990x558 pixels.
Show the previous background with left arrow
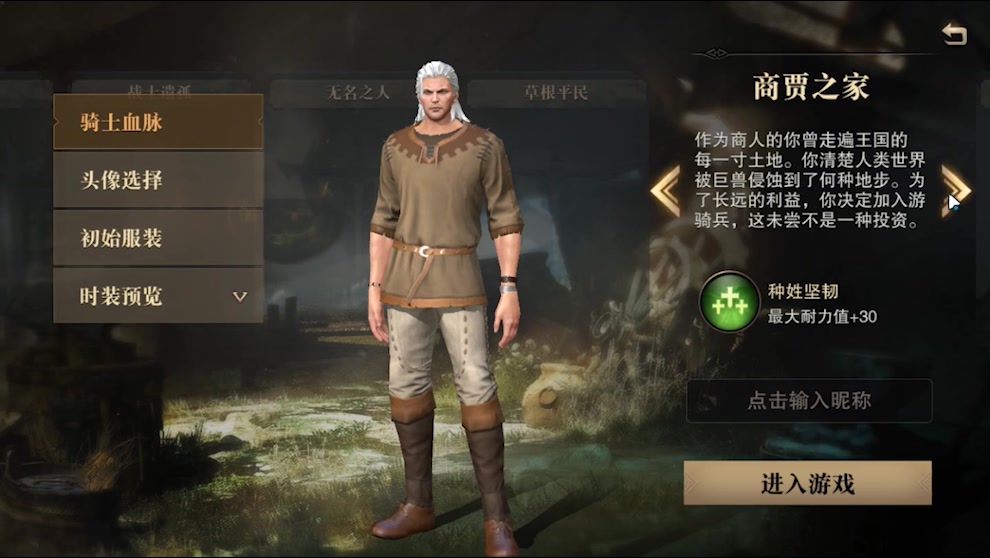point(665,190)
